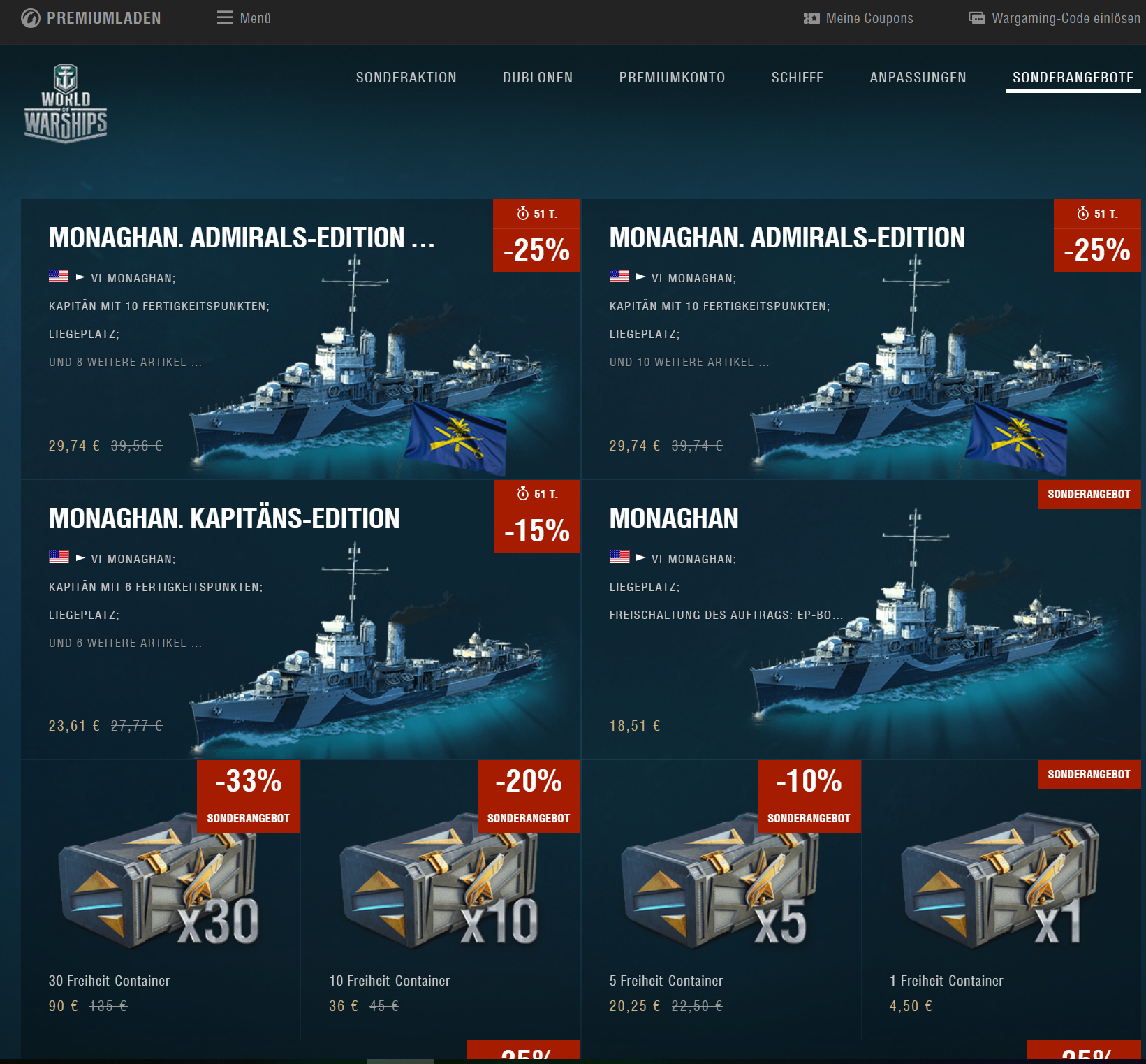Image resolution: width=1146 pixels, height=1064 pixels.
Task: Expand 'UND 6 WEITERE ARTIKEL' list
Action: point(126,642)
